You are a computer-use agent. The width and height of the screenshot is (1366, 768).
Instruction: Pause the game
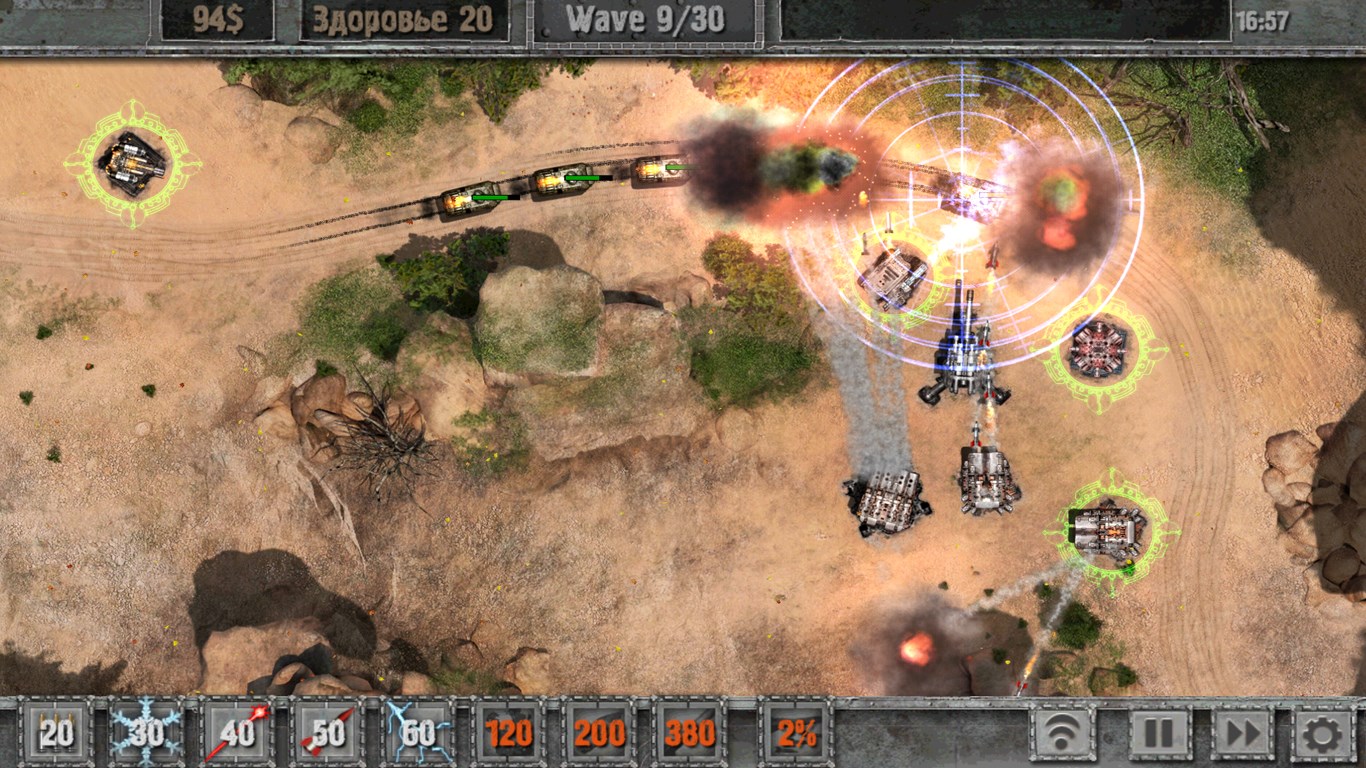pyautogui.click(x=1159, y=734)
